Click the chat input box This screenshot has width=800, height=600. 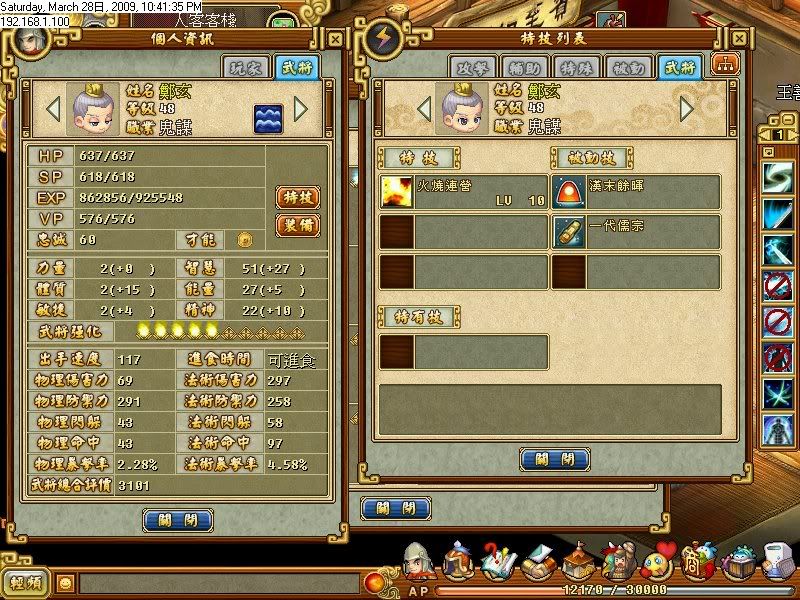click(220, 582)
